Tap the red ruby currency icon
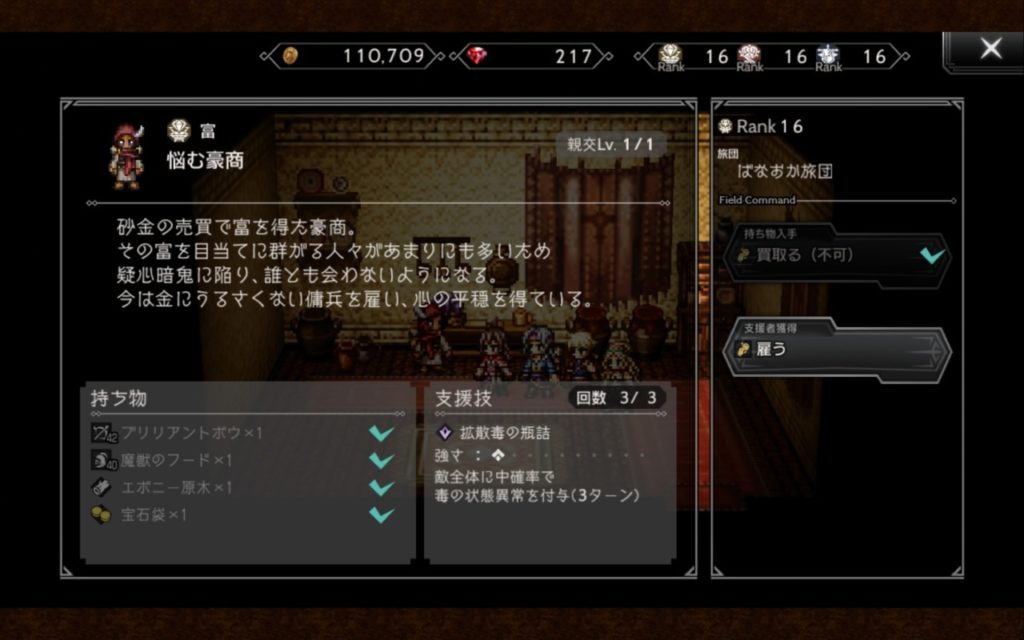This screenshot has width=1024, height=640. [x=477, y=56]
